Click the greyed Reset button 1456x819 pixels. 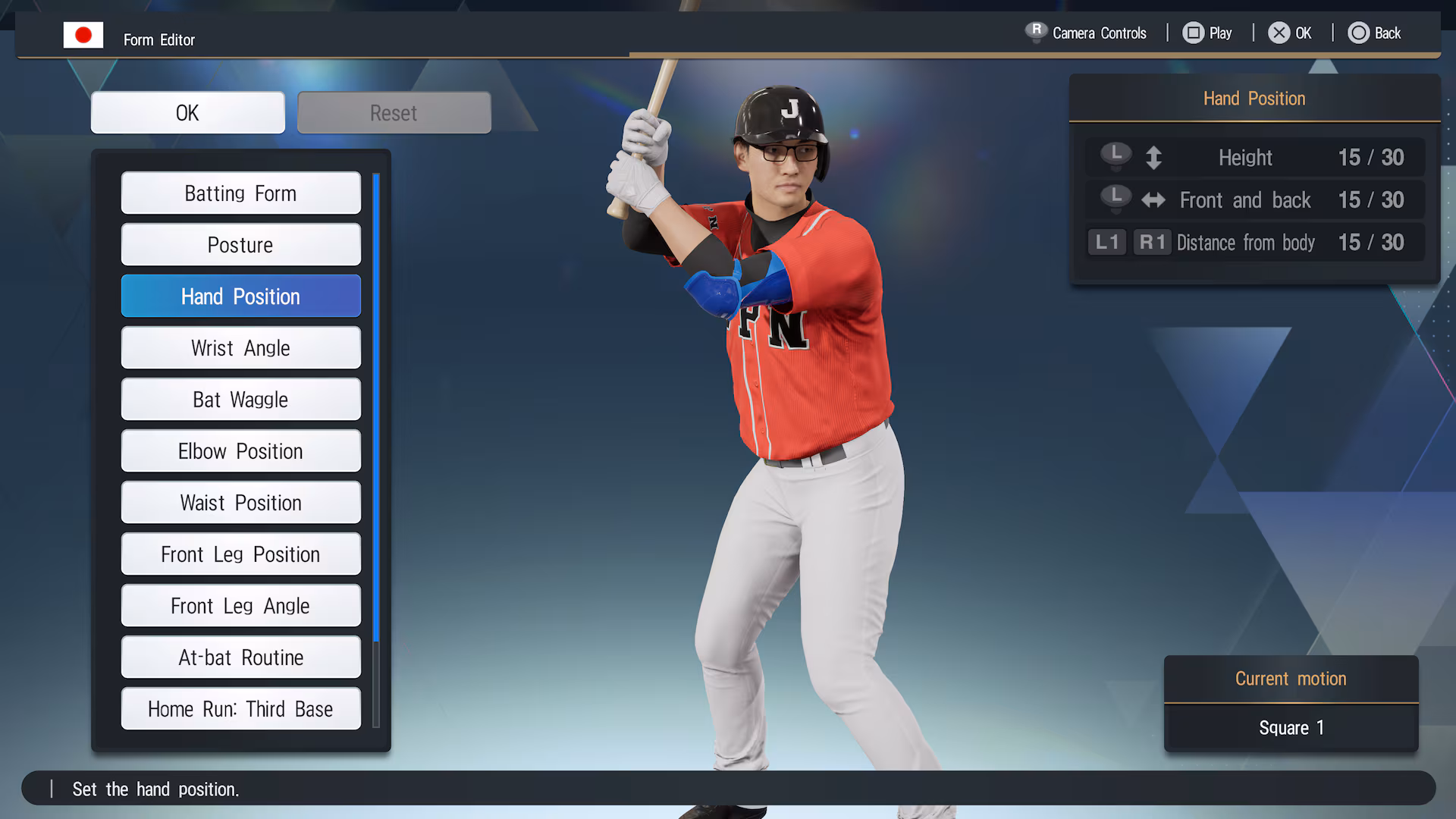coord(394,113)
